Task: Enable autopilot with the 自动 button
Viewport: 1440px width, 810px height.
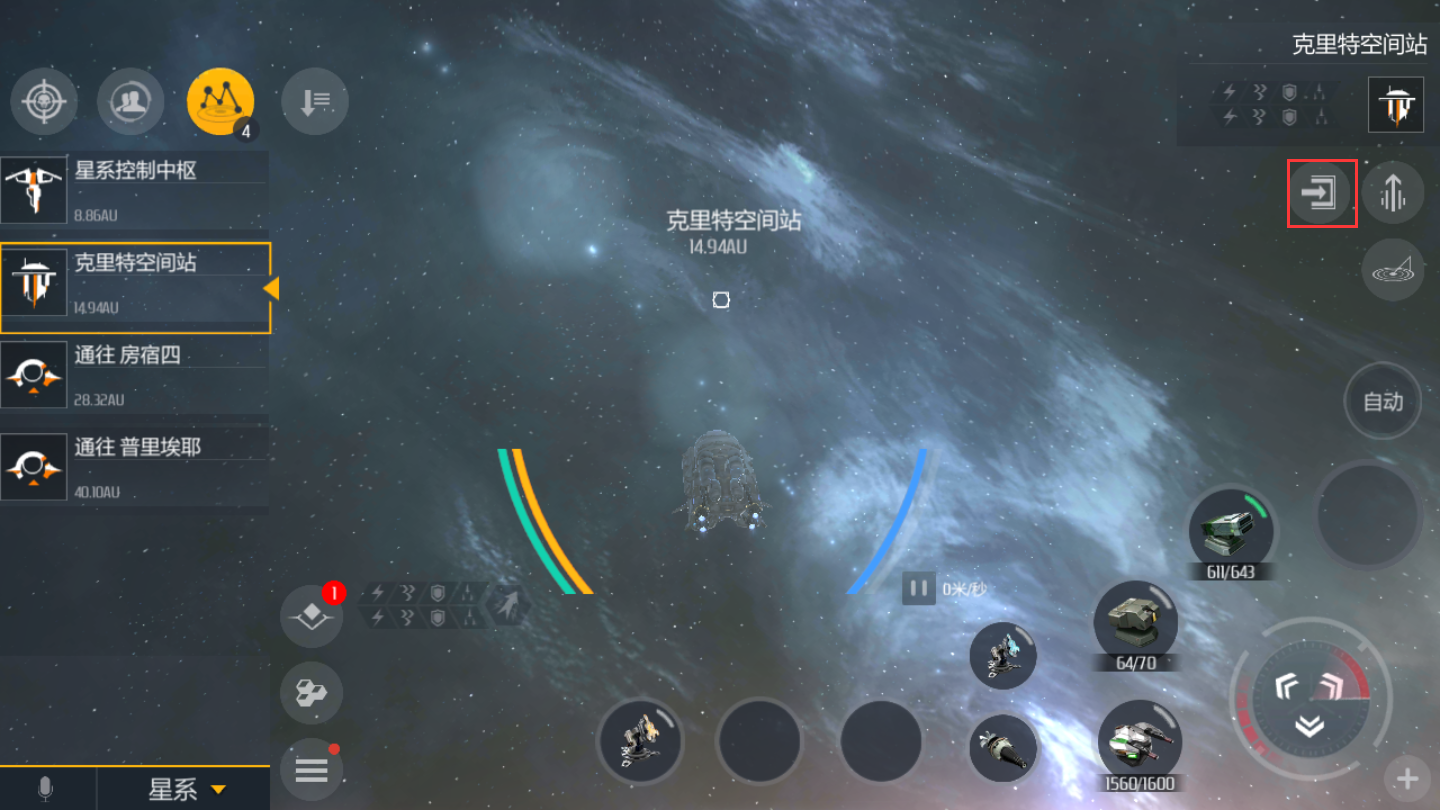Action: [1382, 400]
